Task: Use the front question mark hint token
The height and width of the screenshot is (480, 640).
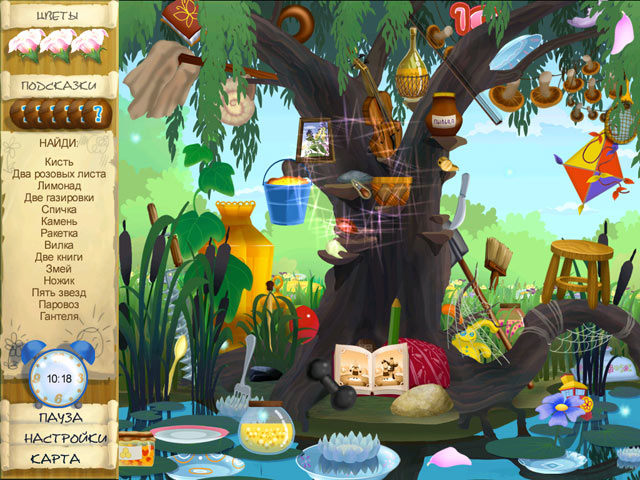Action: coord(98,115)
